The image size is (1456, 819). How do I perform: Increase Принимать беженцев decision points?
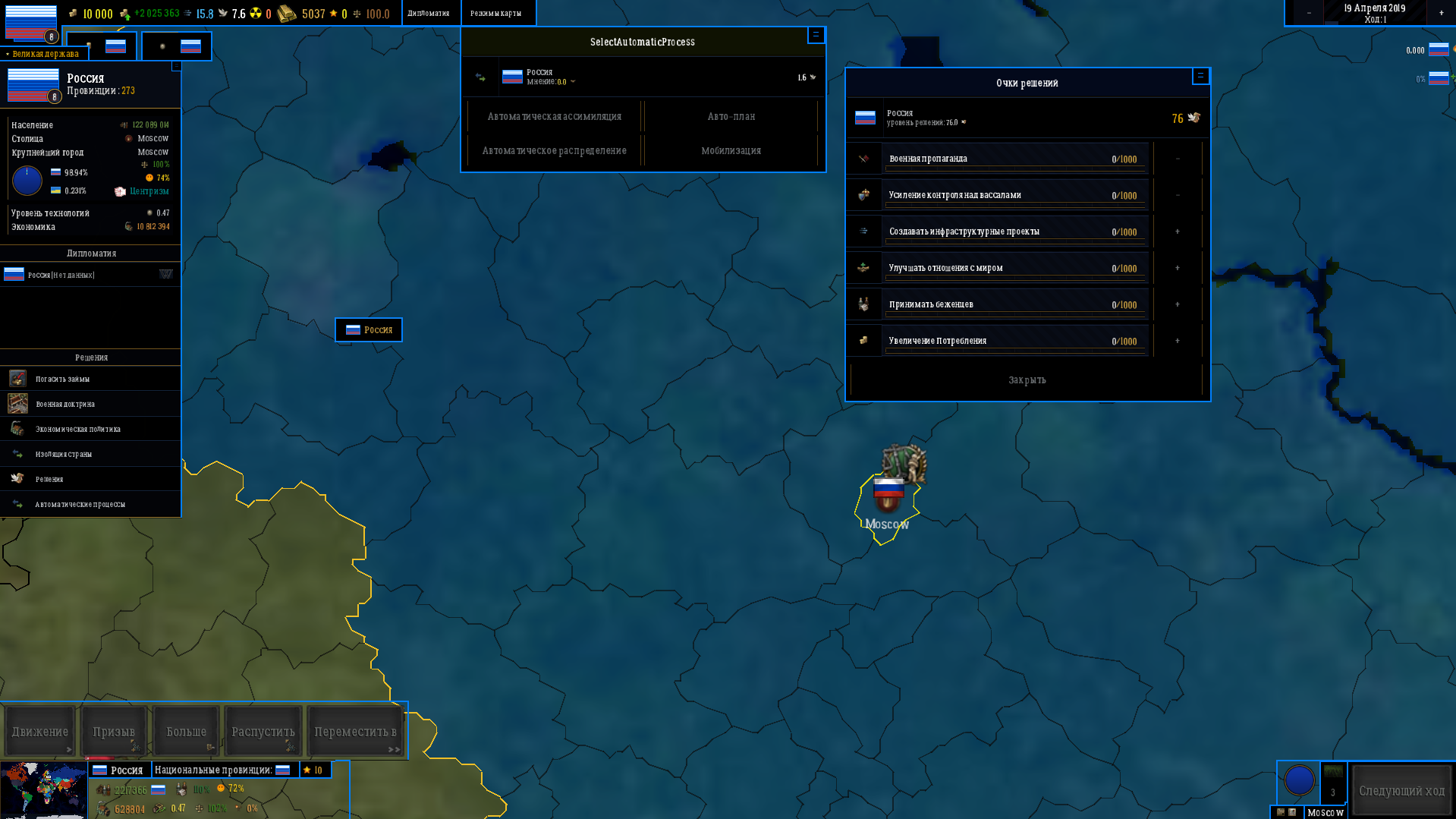[x=1178, y=304]
